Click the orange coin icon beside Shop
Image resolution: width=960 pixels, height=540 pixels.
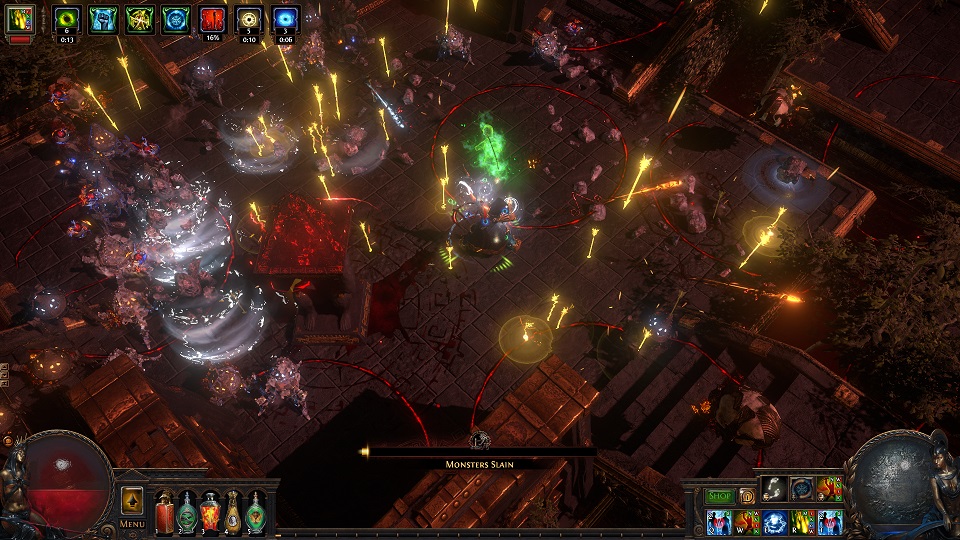tap(746, 496)
